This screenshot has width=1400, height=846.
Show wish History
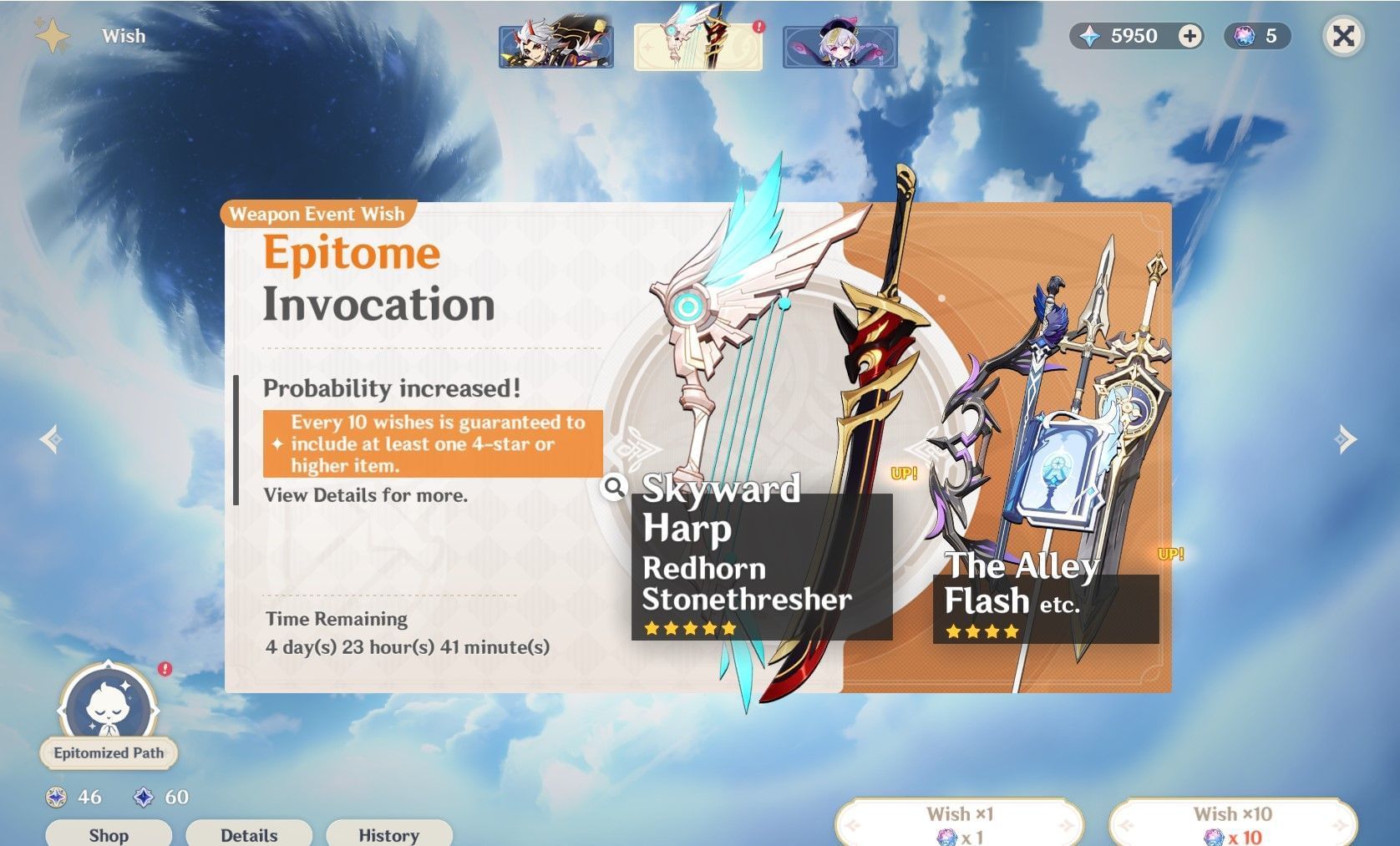click(x=388, y=834)
